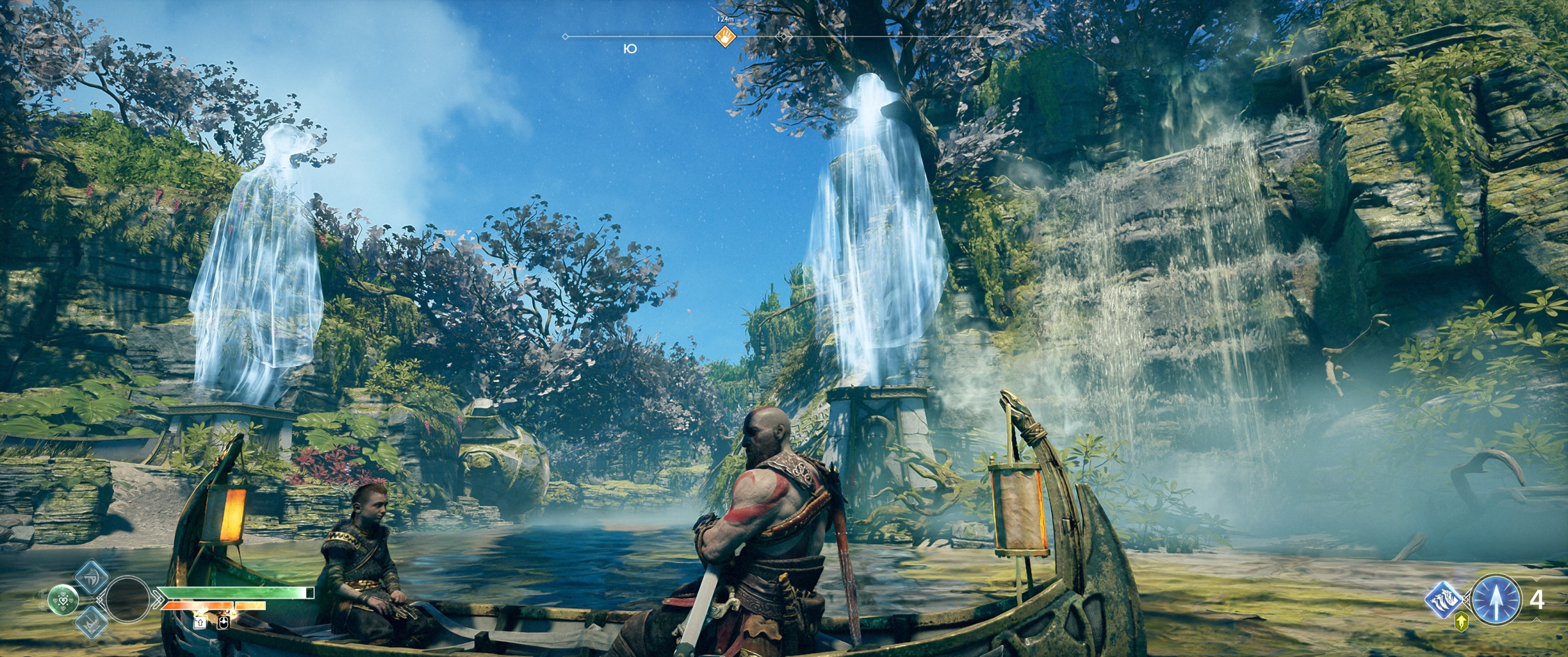Click the faint diamond marker on compass
Image resolution: width=1568 pixels, height=657 pixels.
pos(781,37)
